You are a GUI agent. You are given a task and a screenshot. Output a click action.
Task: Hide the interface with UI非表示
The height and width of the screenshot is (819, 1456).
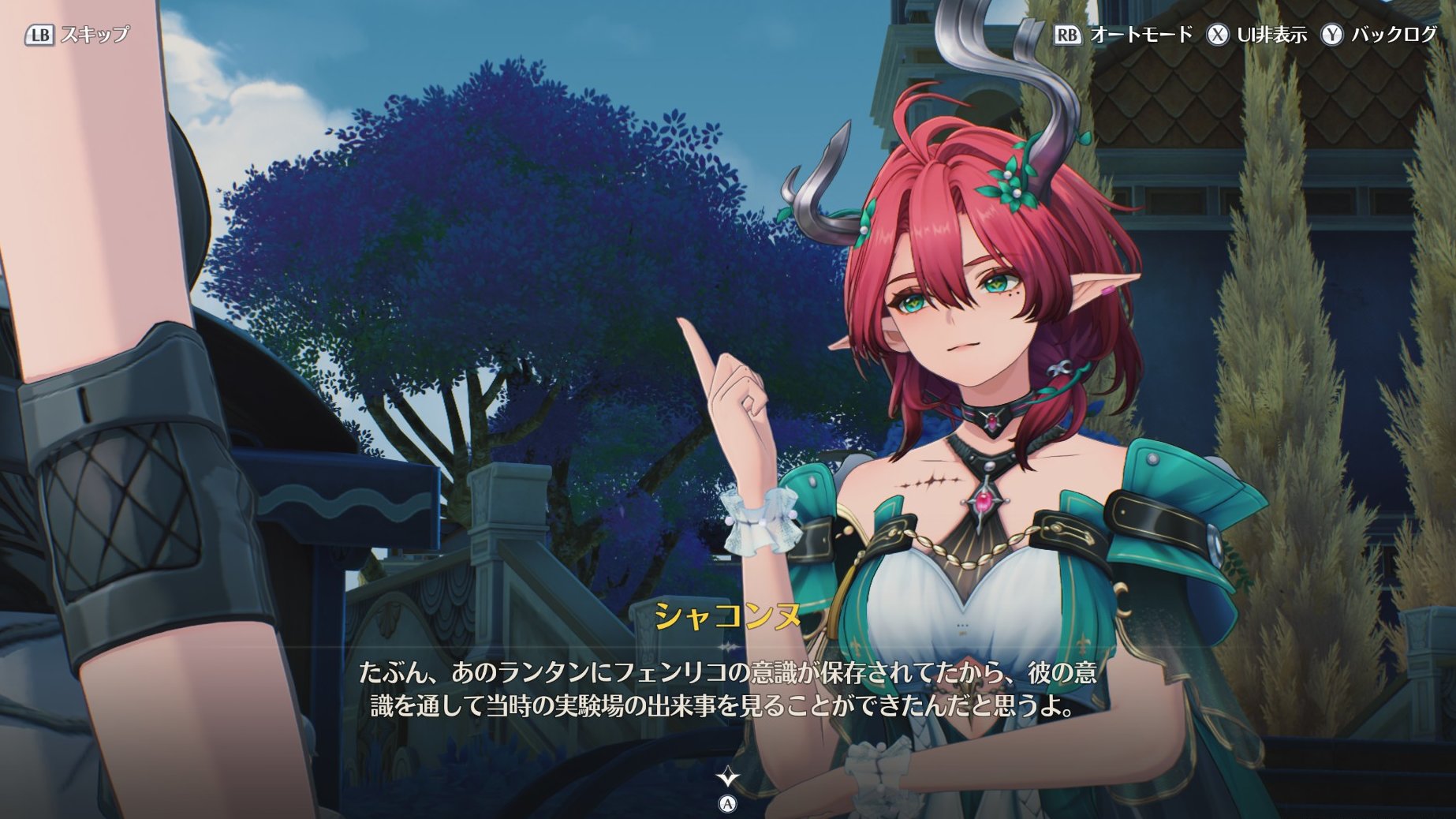(x=1256, y=35)
